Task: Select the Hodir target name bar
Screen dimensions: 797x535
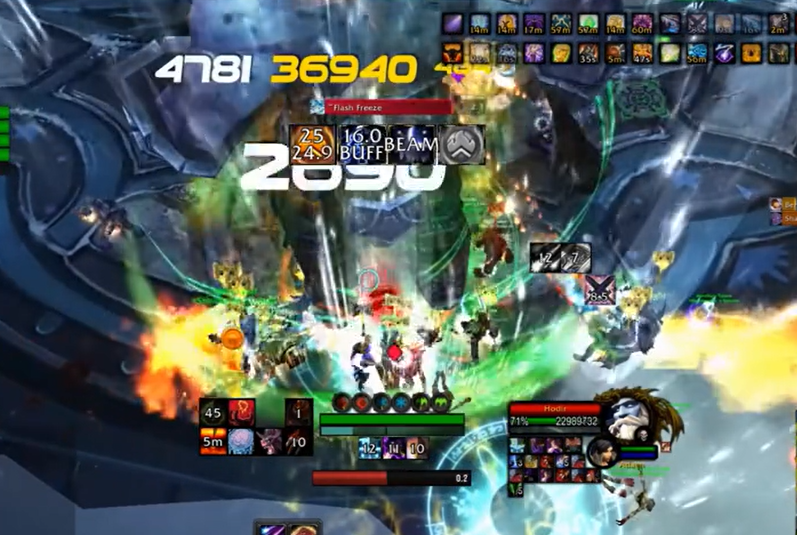Action: pyautogui.click(x=553, y=409)
